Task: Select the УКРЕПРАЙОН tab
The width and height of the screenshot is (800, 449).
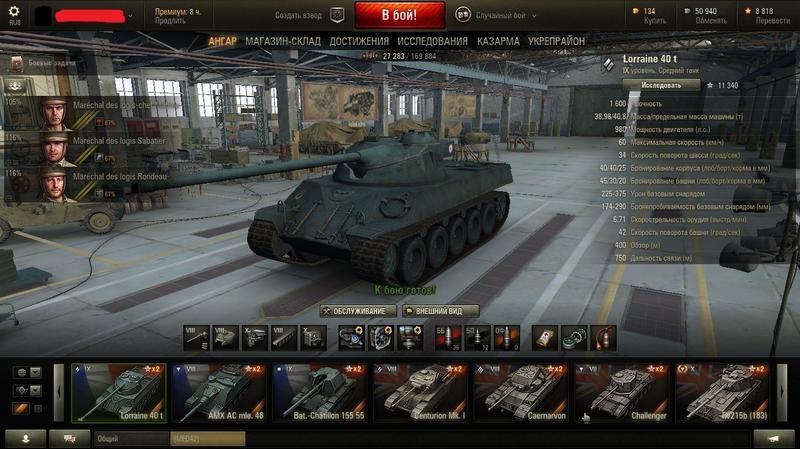Action: [x=557, y=41]
